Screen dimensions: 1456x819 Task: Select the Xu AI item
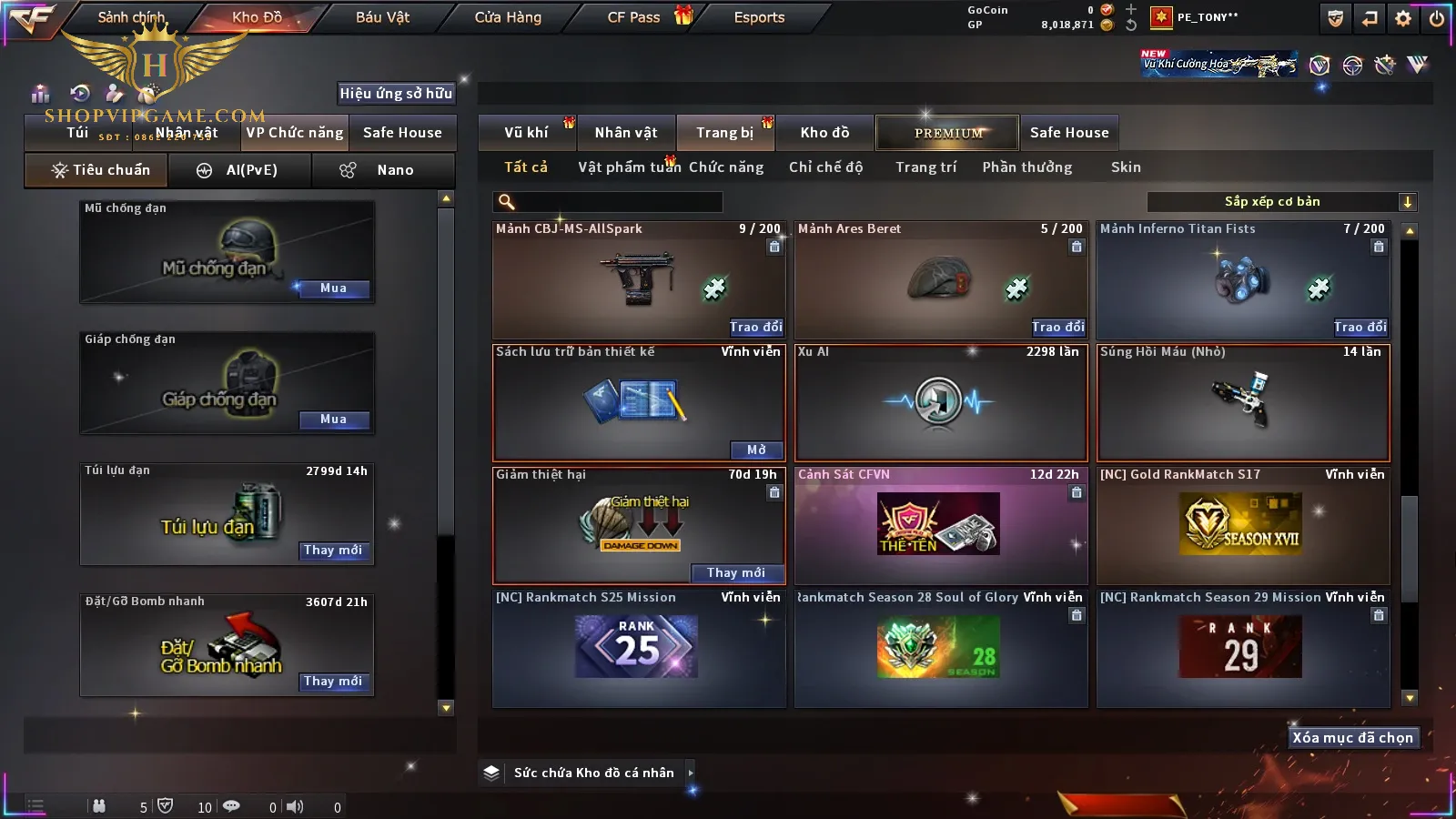tap(941, 402)
